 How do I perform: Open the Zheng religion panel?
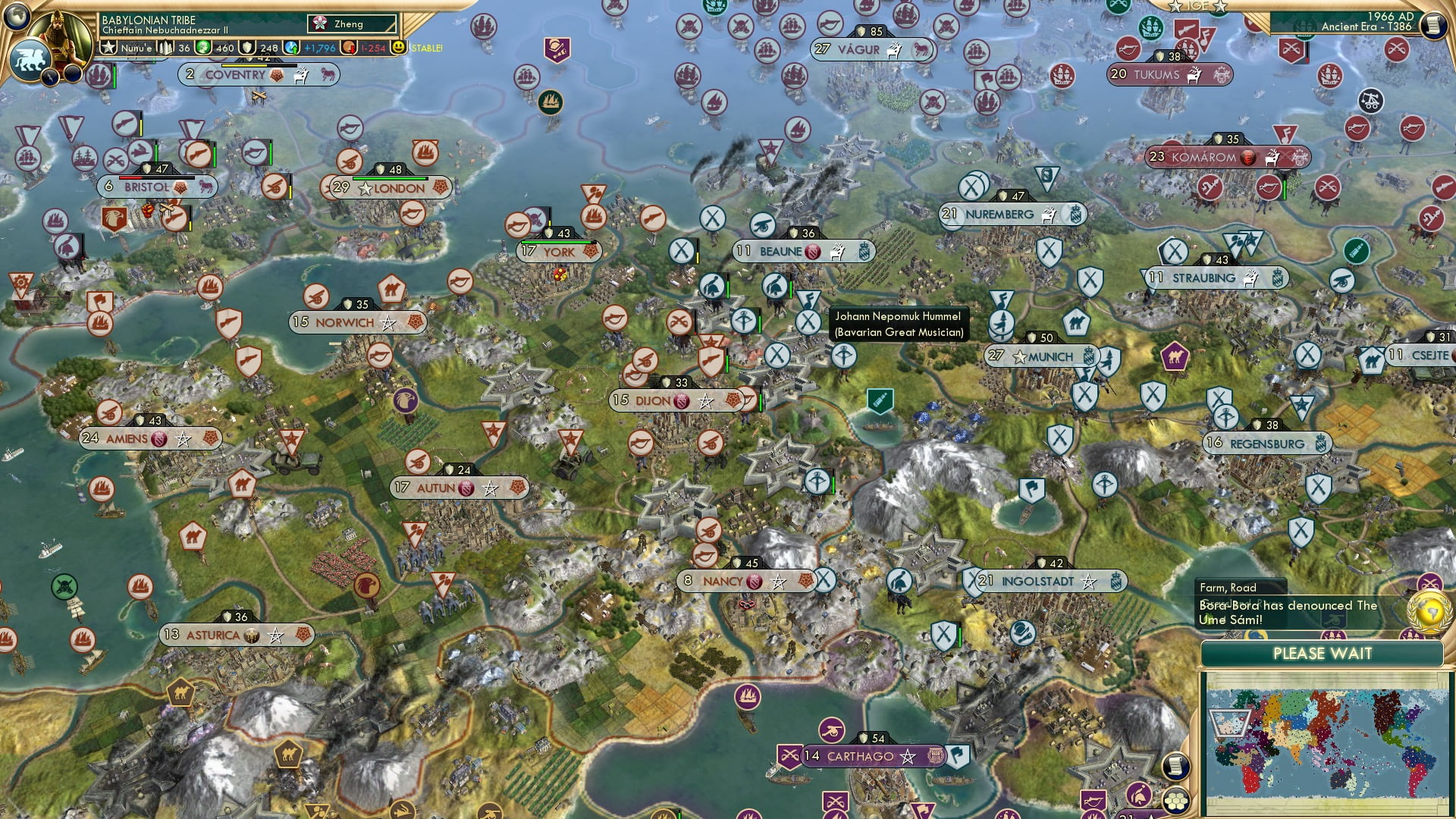tap(352, 24)
